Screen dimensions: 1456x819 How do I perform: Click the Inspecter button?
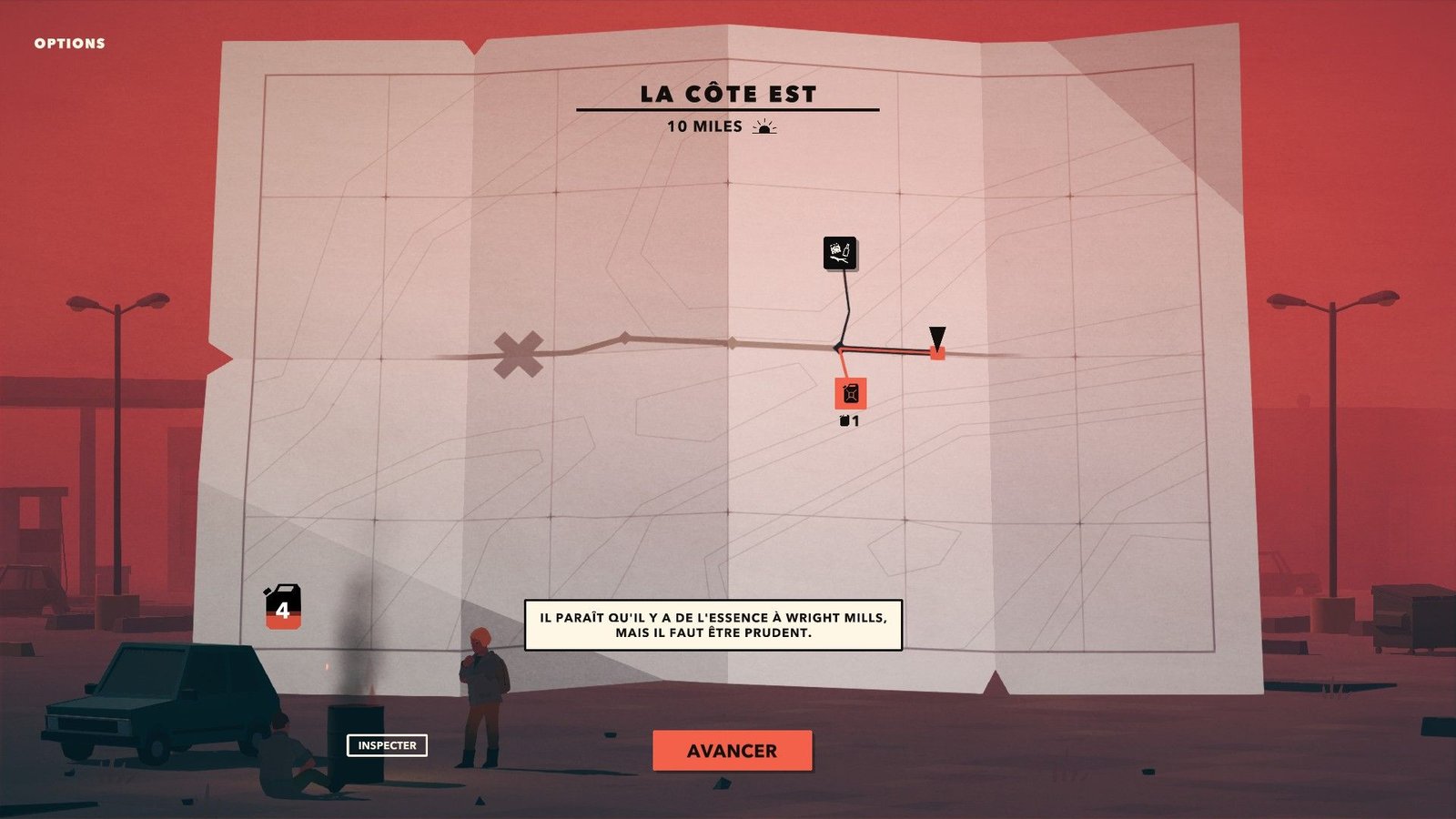387,745
